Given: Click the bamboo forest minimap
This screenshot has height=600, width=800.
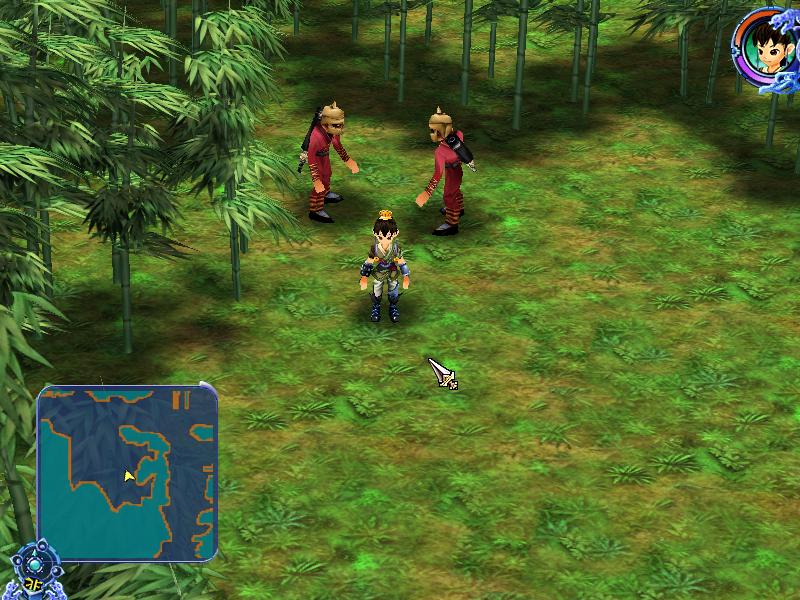Looking at the screenshot, I should coord(127,472).
